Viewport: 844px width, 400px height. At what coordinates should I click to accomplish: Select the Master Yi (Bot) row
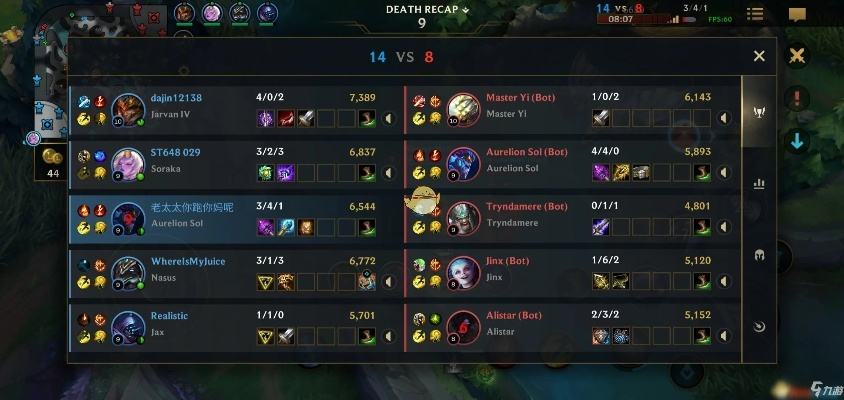(x=572, y=108)
